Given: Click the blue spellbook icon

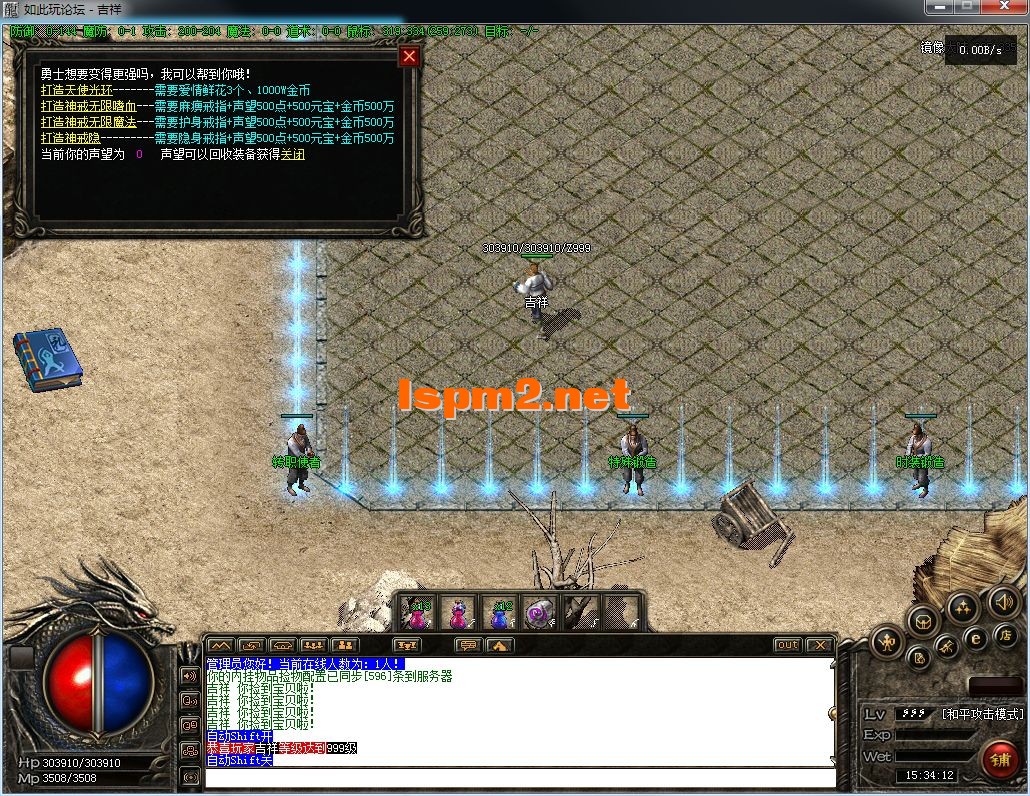Looking at the screenshot, I should [46, 362].
